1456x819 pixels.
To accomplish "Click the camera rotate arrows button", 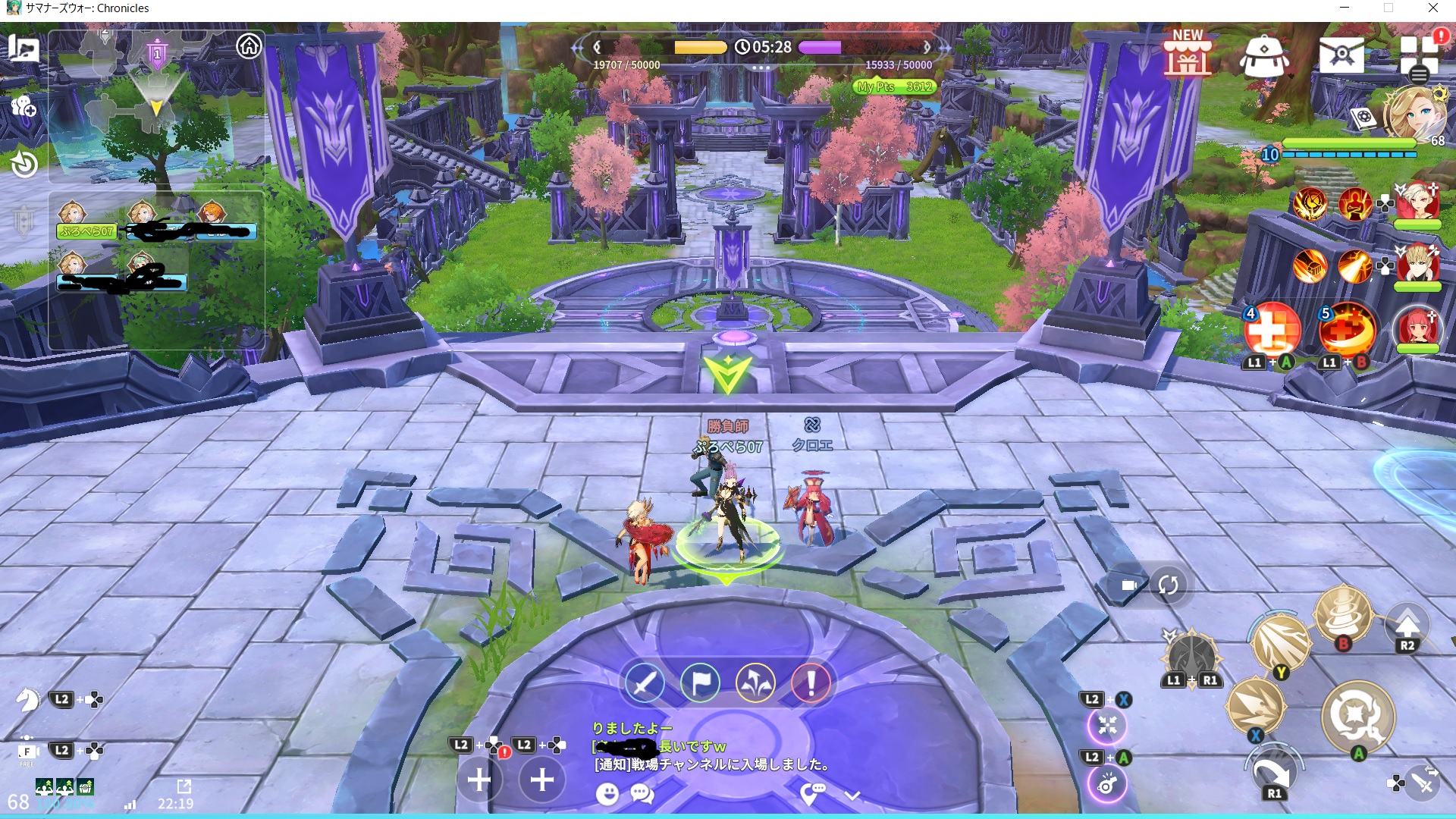I will (x=1168, y=585).
